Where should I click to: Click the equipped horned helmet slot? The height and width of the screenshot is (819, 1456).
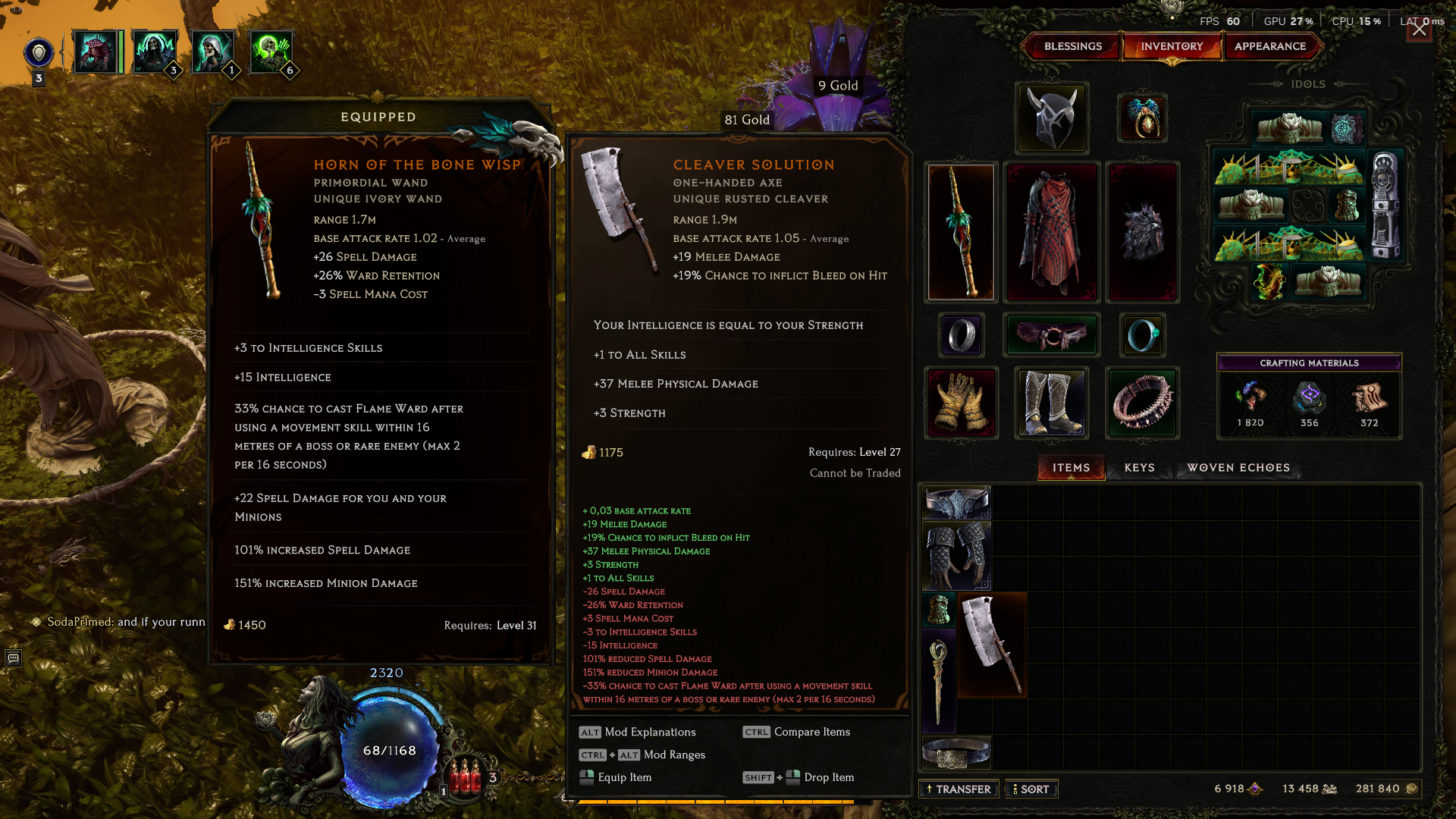click(x=1052, y=118)
